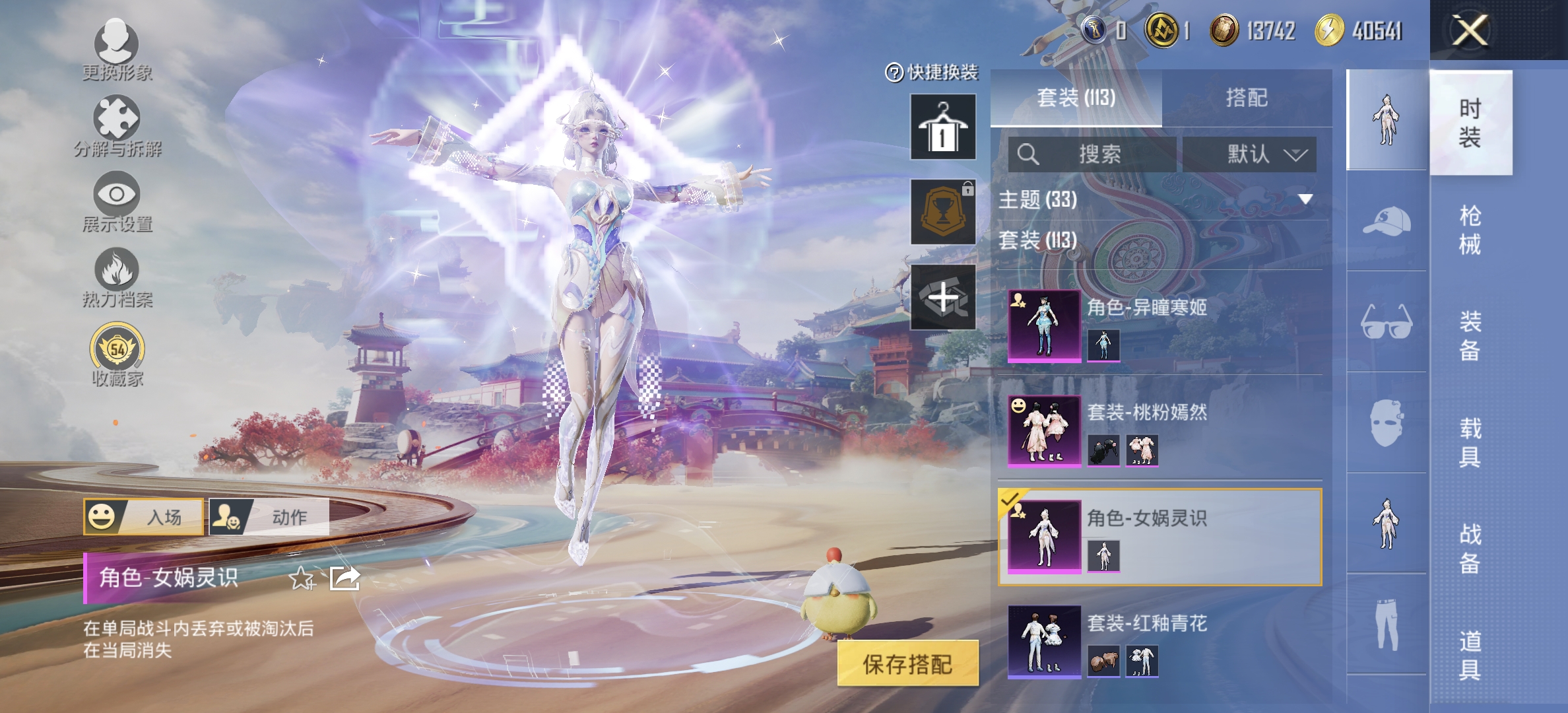Open 展示设置 display settings

point(115,201)
